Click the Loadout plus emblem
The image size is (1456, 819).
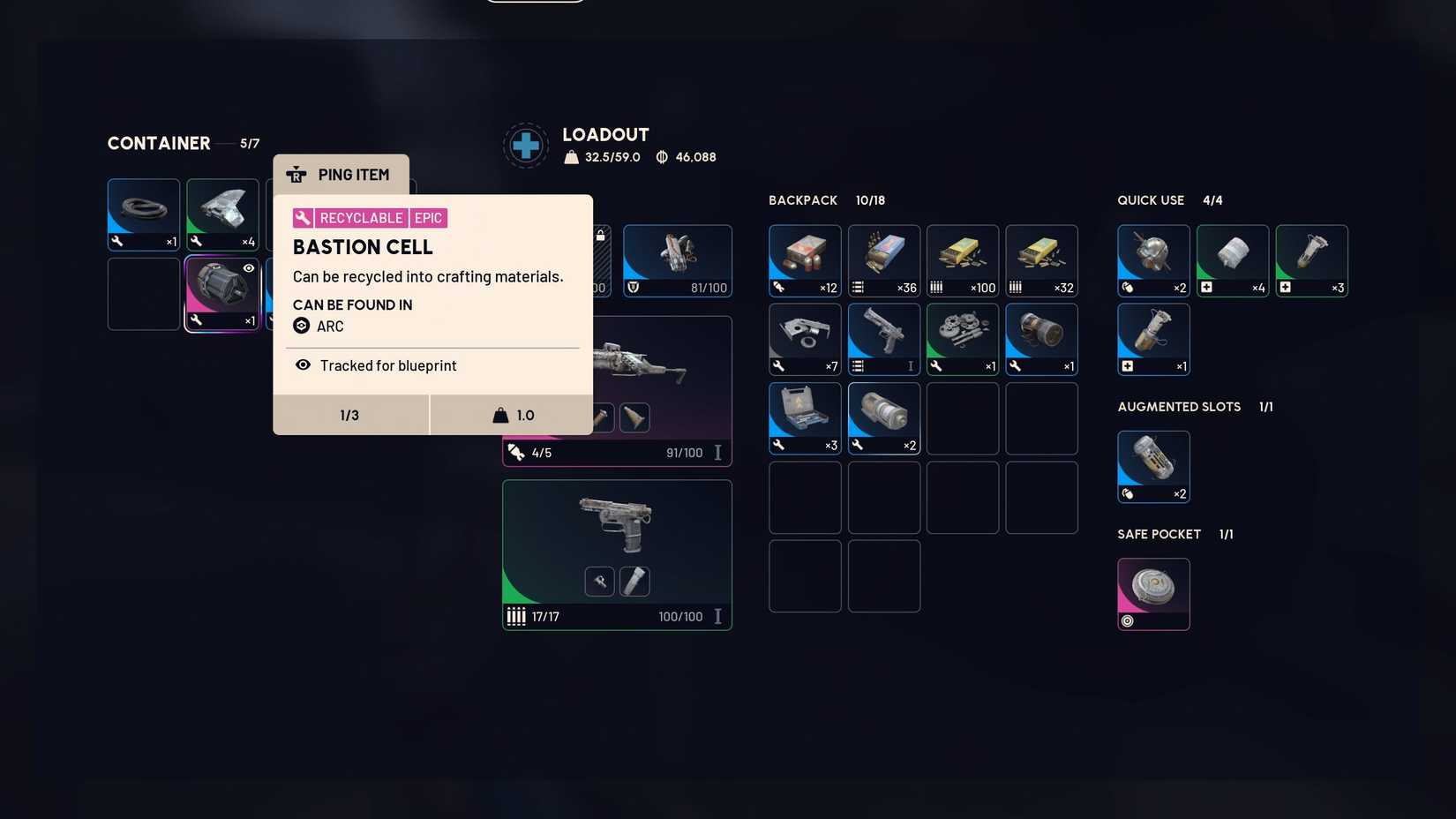pos(525,145)
